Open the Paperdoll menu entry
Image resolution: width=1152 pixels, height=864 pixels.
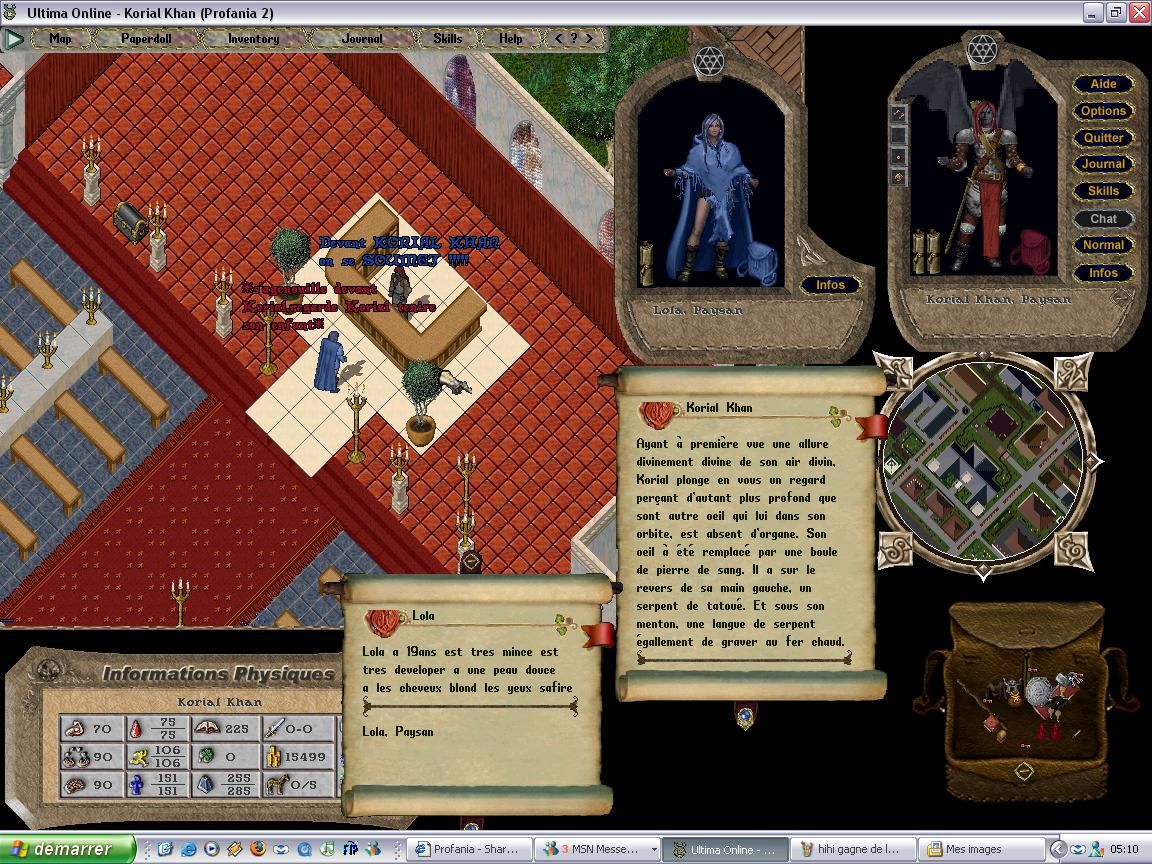[146, 39]
